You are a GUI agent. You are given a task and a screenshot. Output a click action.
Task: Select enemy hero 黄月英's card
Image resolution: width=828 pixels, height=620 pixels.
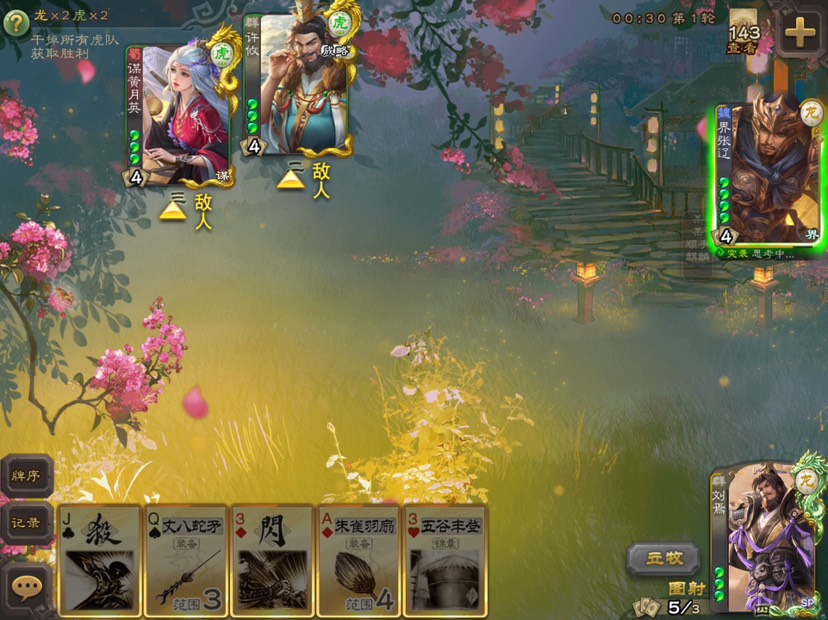pyautogui.click(x=178, y=115)
